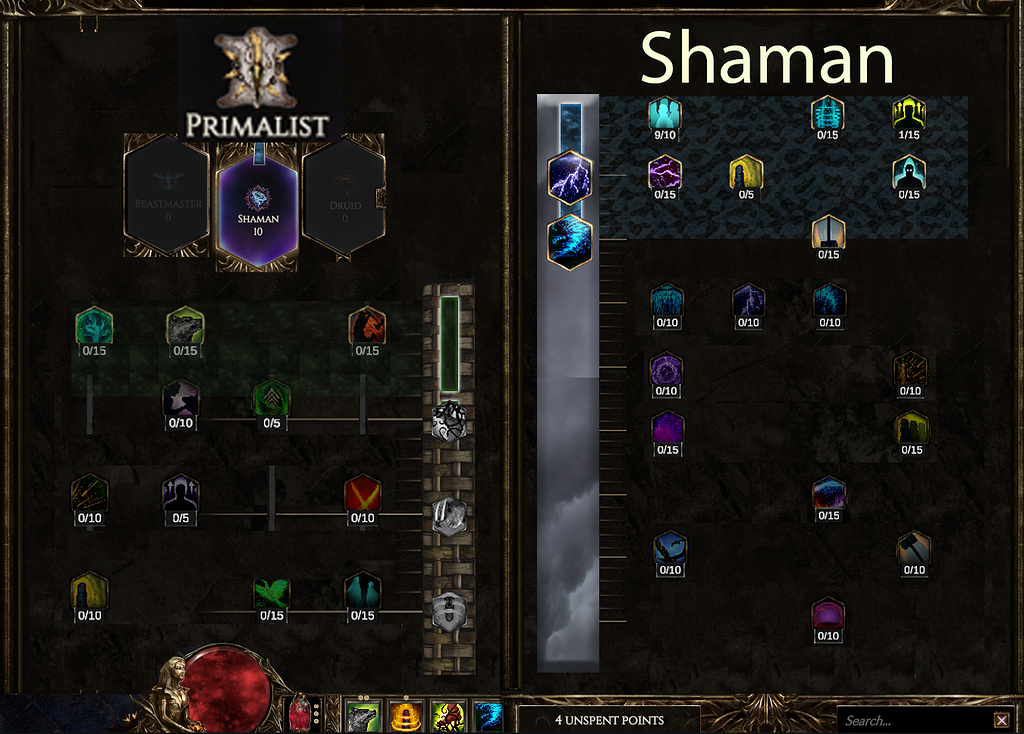Image resolution: width=1024 pixels, height=734 pixels.
Task: Select the glowing-eyed hooded figure node
Action: click(909, 174)
